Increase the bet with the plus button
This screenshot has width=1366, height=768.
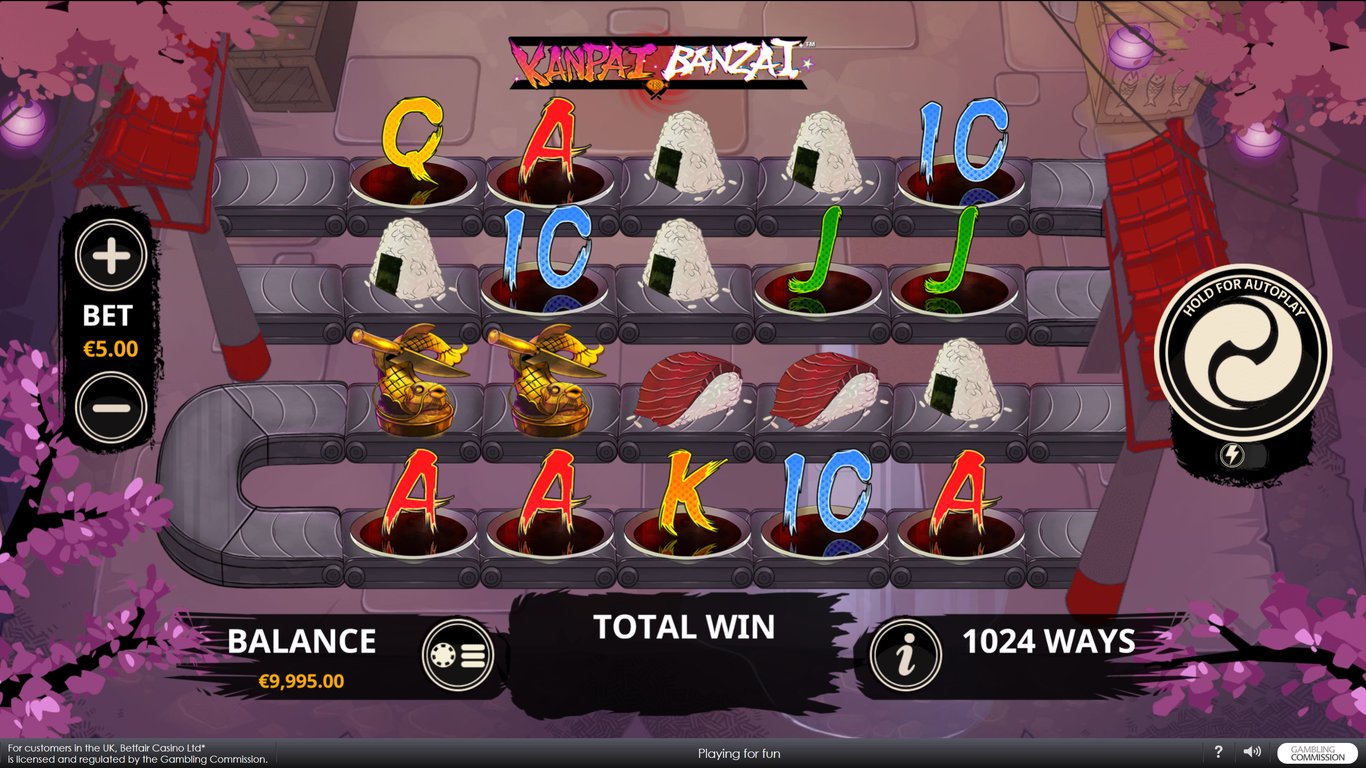[111, 257]
